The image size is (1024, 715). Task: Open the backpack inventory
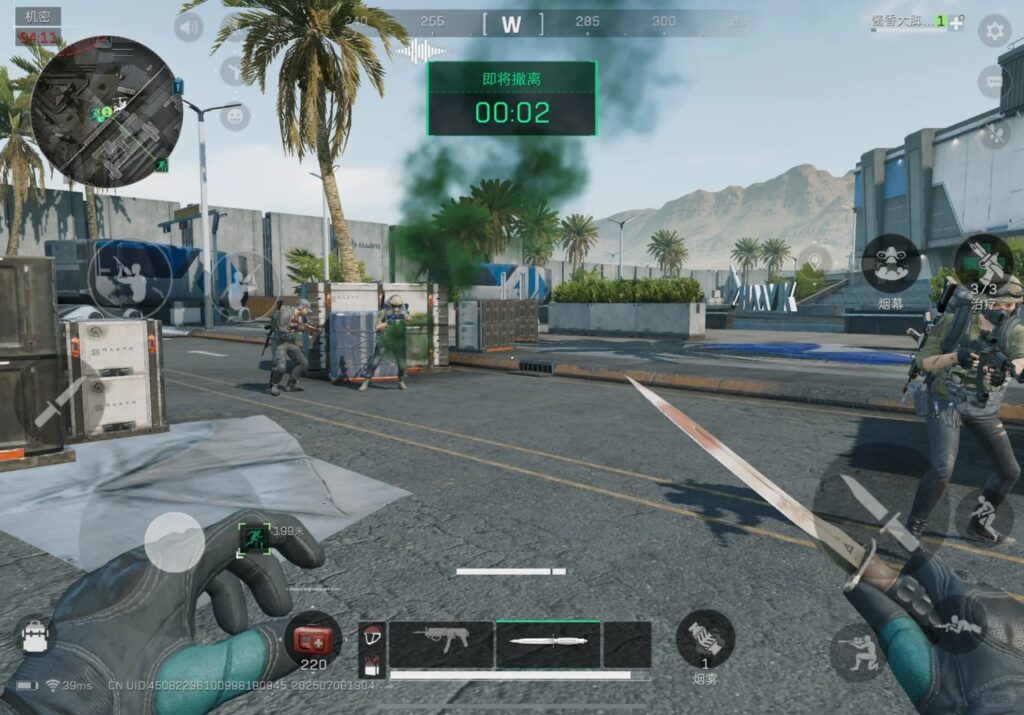[x=35, y=636]
